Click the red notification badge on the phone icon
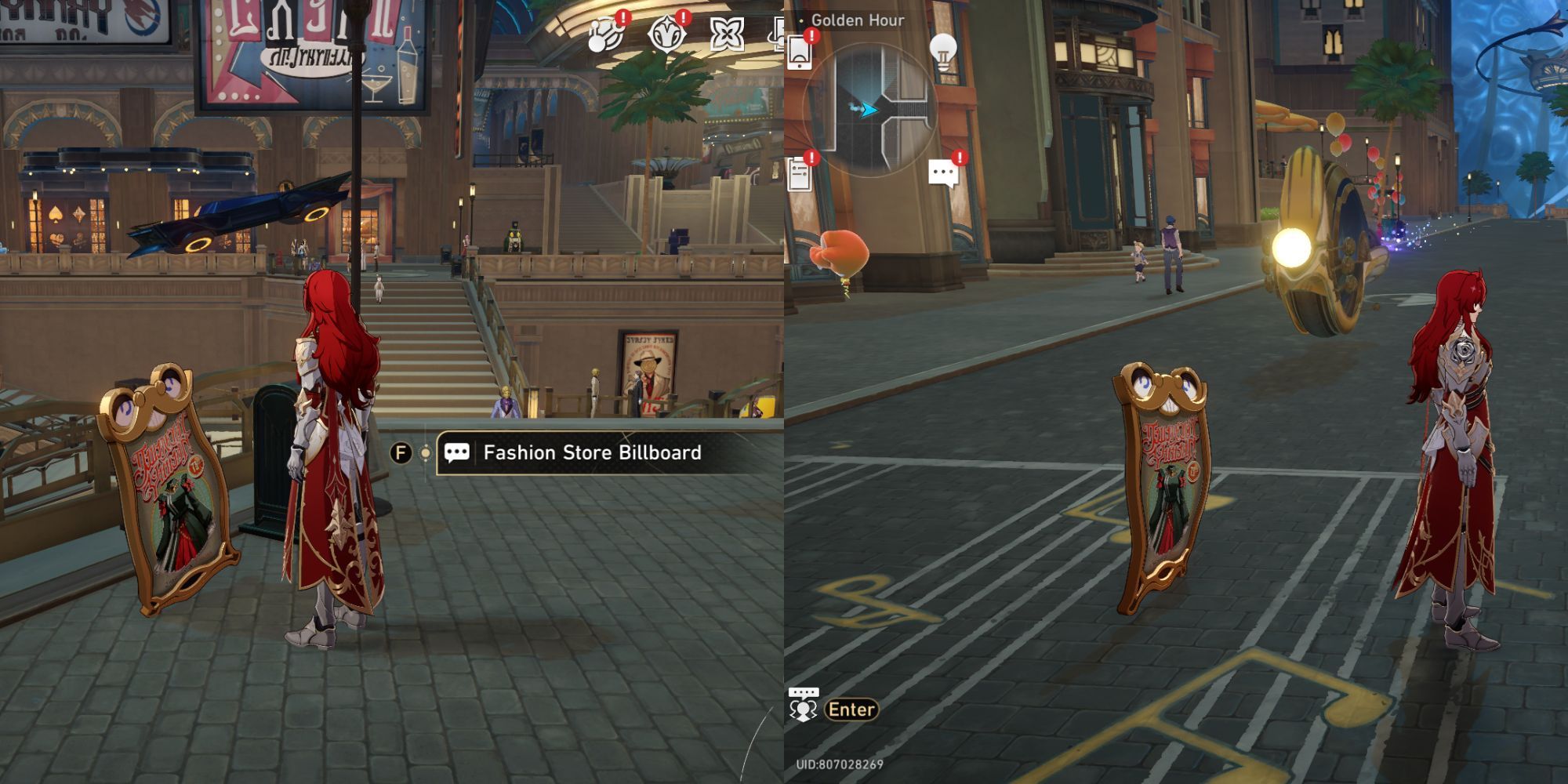This screenshot has height=784, width=1568. [810, 36]
